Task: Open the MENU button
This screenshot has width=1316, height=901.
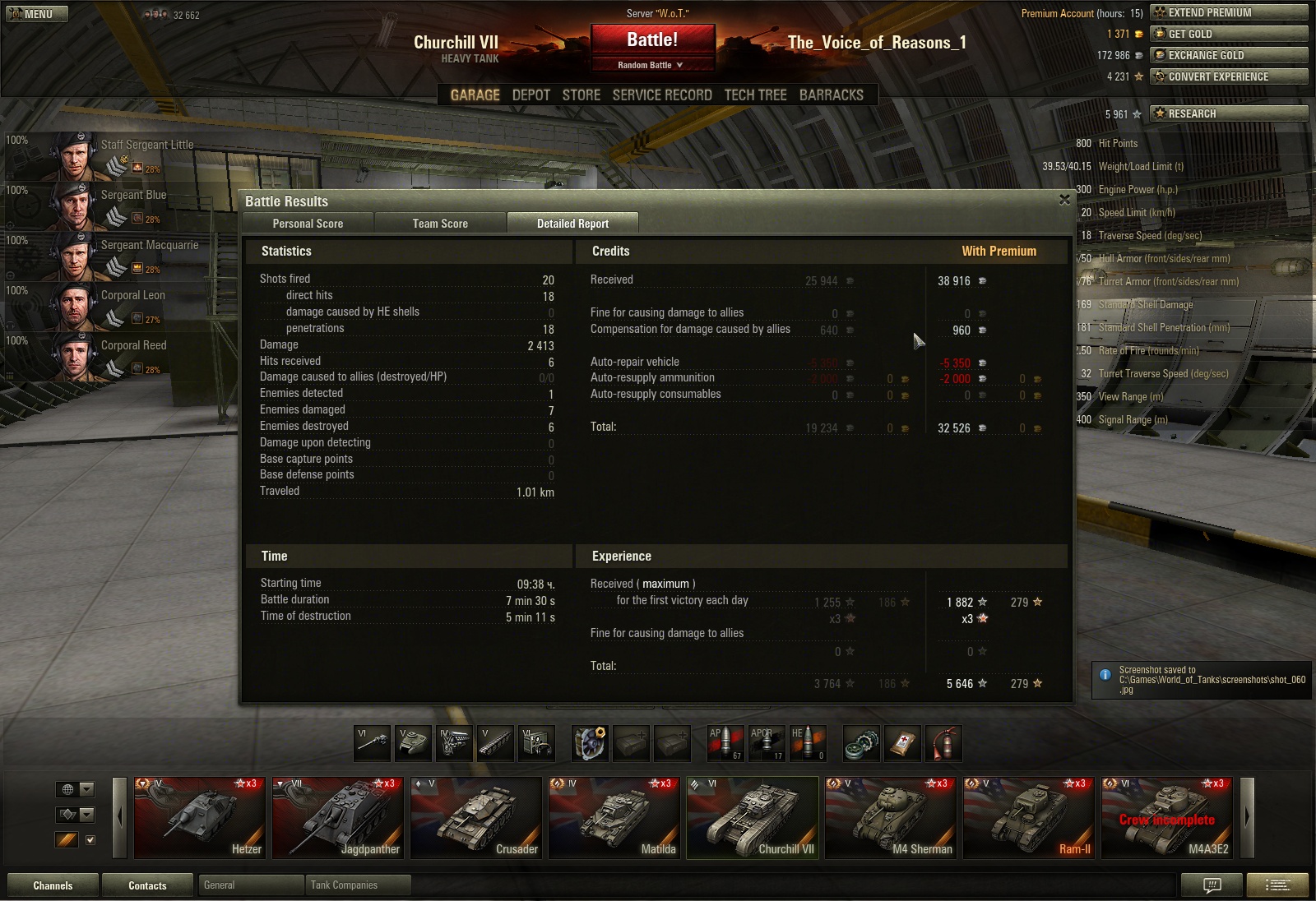Action: pyautogui.click(x=36, y=14)
